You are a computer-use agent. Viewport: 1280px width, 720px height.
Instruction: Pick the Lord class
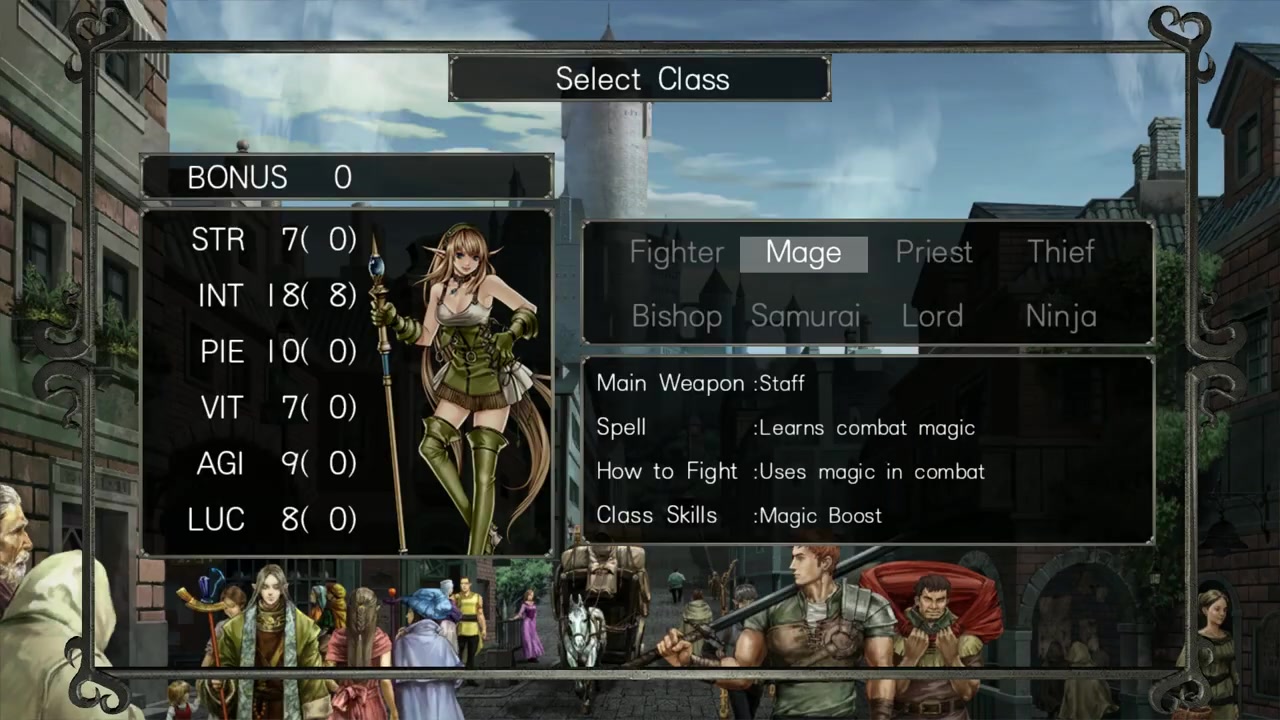tap(932, 317)
